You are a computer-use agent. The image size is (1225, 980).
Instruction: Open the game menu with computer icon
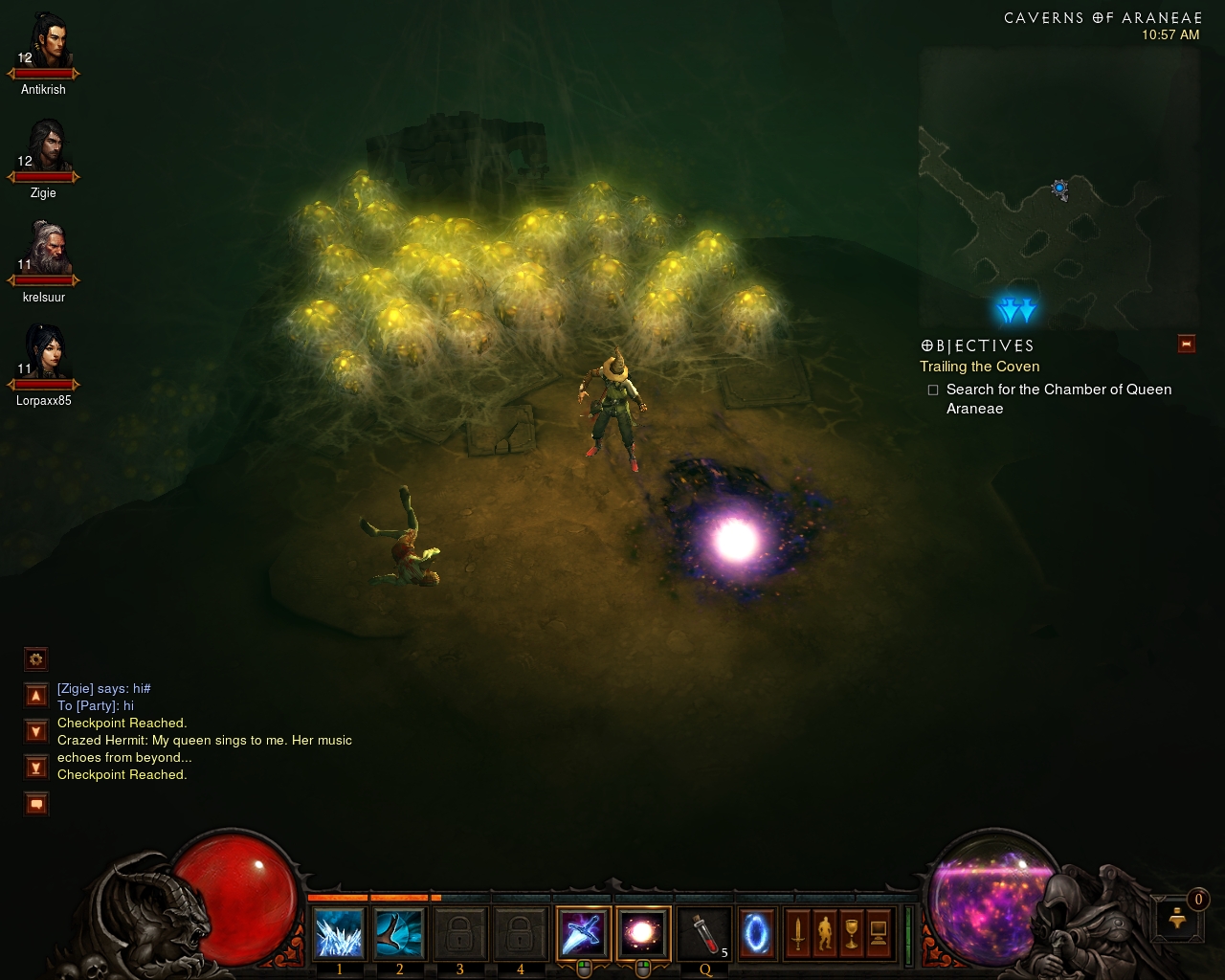tap(879, 933)
